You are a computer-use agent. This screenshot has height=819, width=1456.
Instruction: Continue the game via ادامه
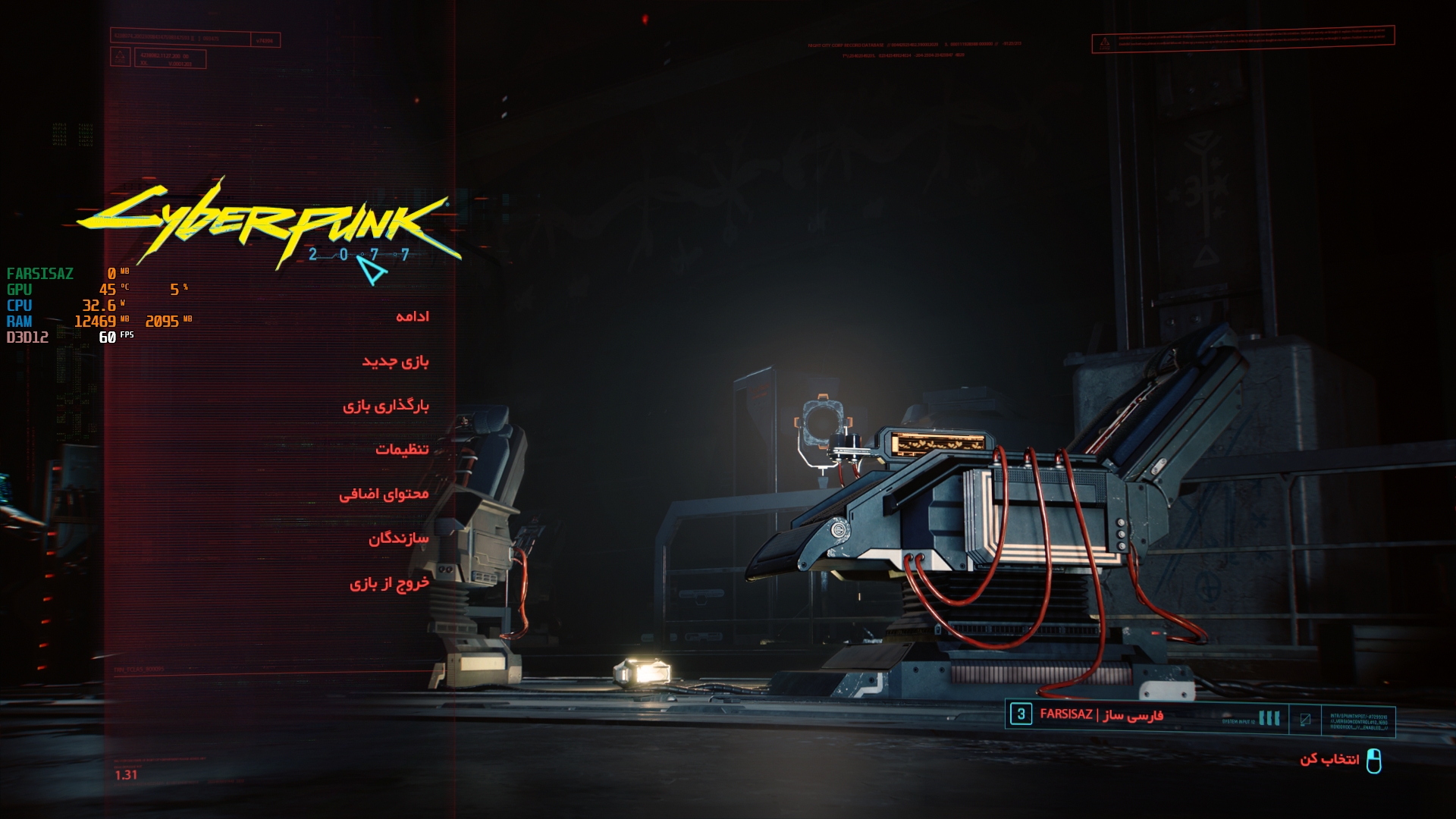click(x=412, y=316)
